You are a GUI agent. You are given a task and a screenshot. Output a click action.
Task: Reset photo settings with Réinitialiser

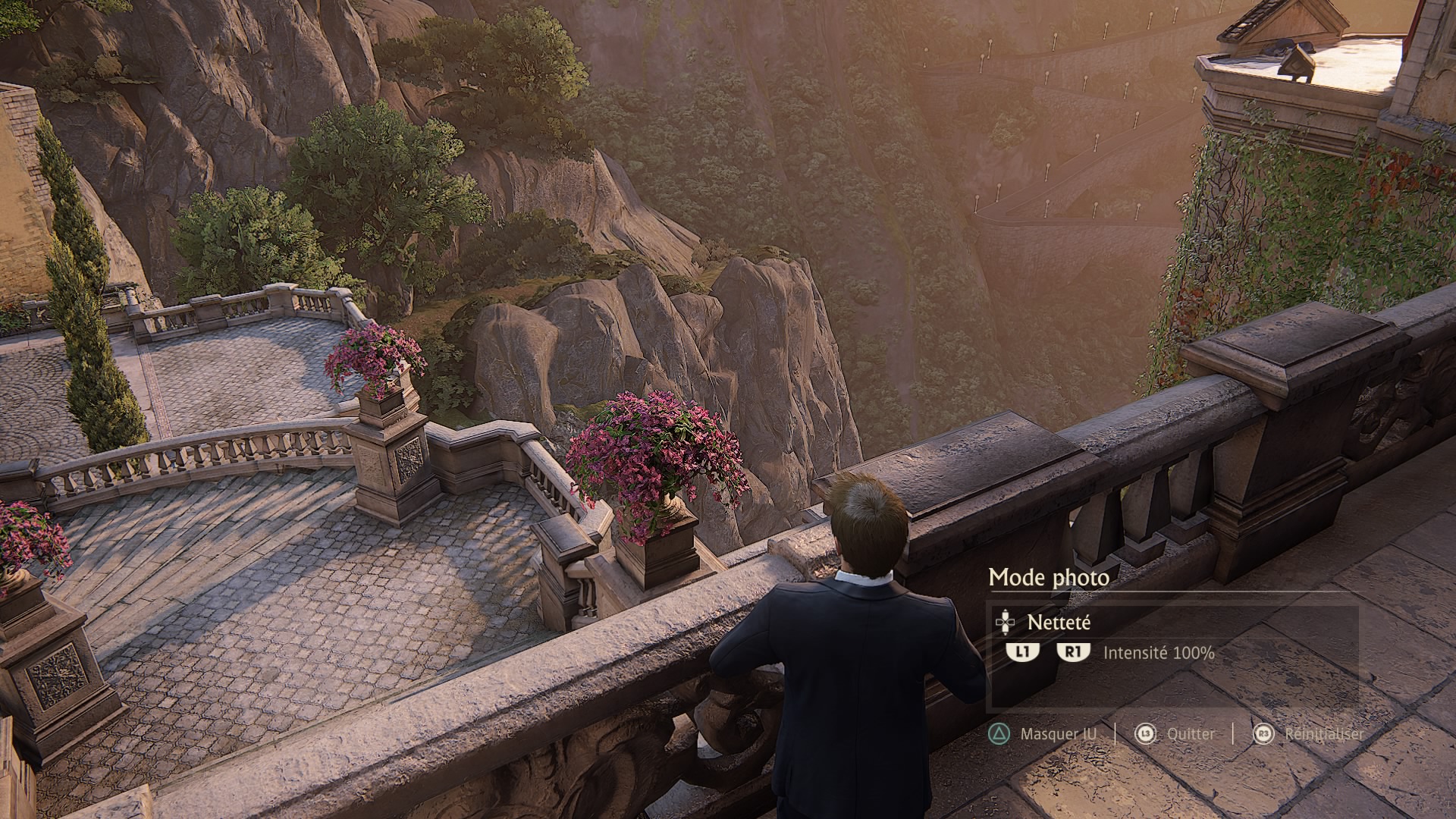1323,734
